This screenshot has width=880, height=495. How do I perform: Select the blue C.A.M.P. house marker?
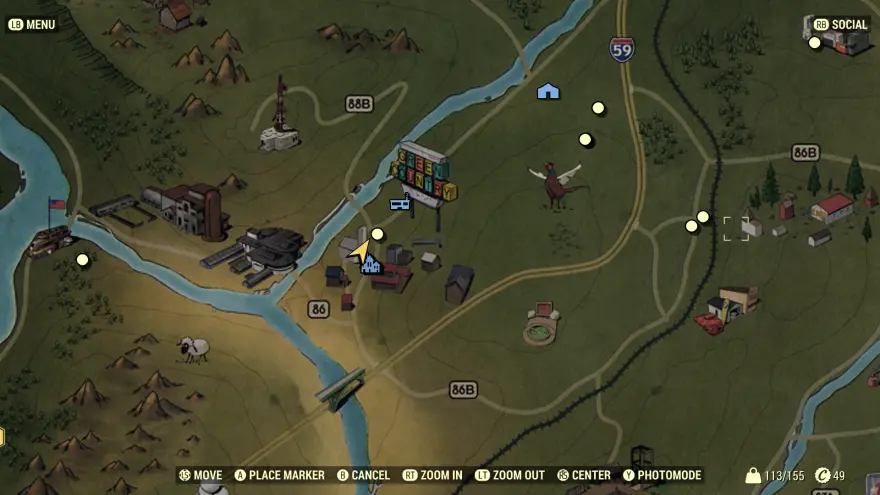(548, 91)
